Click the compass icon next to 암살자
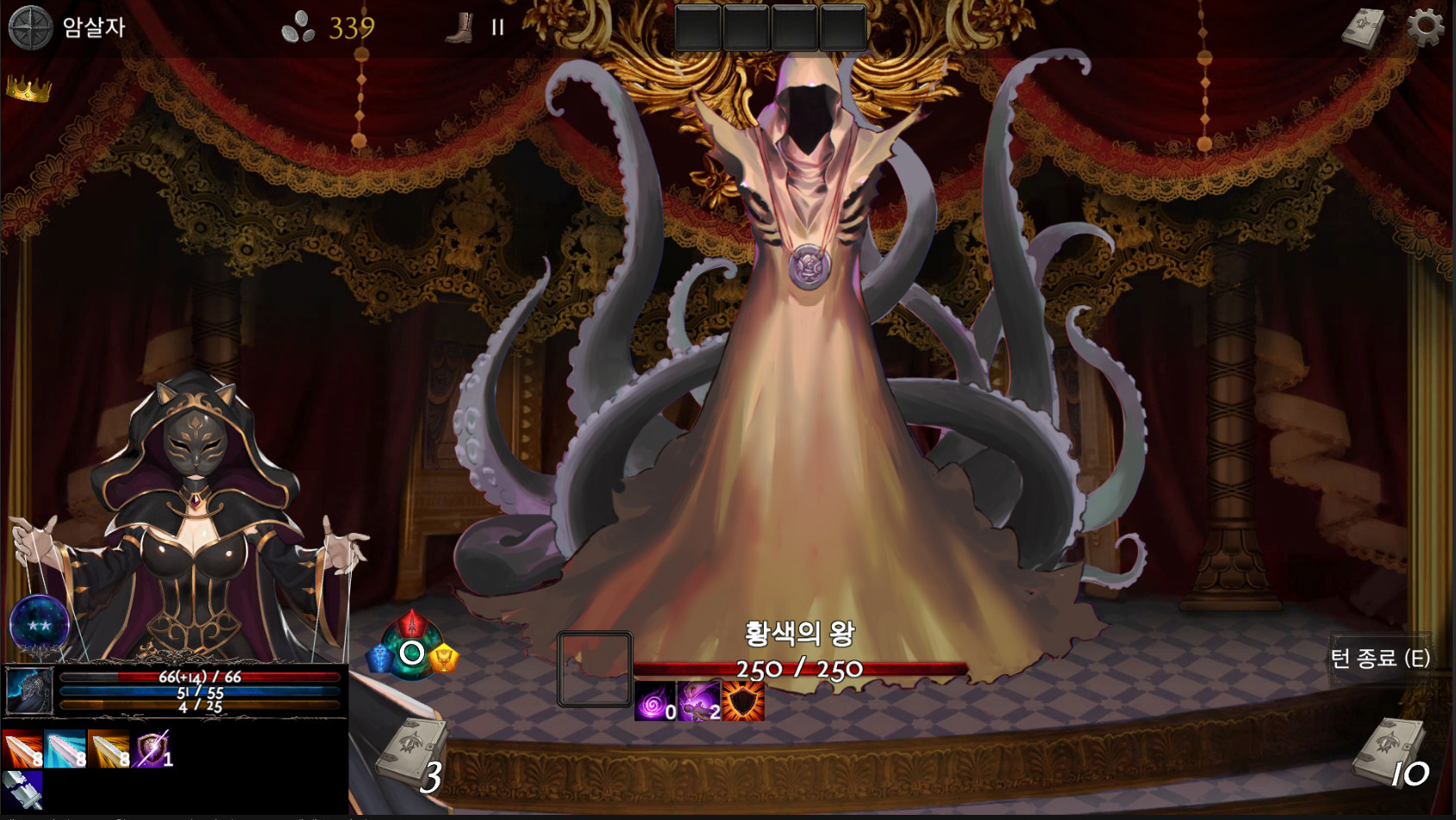This screenshot has width=1456, height=820. tap(28, 26)
